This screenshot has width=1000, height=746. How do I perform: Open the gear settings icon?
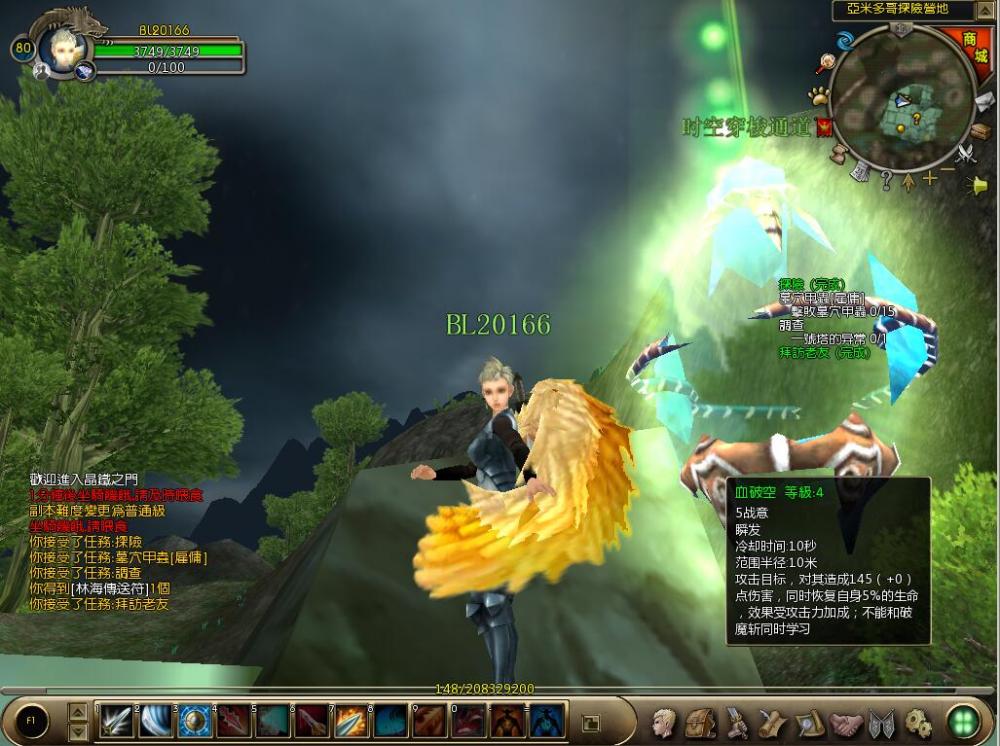click(x=917, y=720)
